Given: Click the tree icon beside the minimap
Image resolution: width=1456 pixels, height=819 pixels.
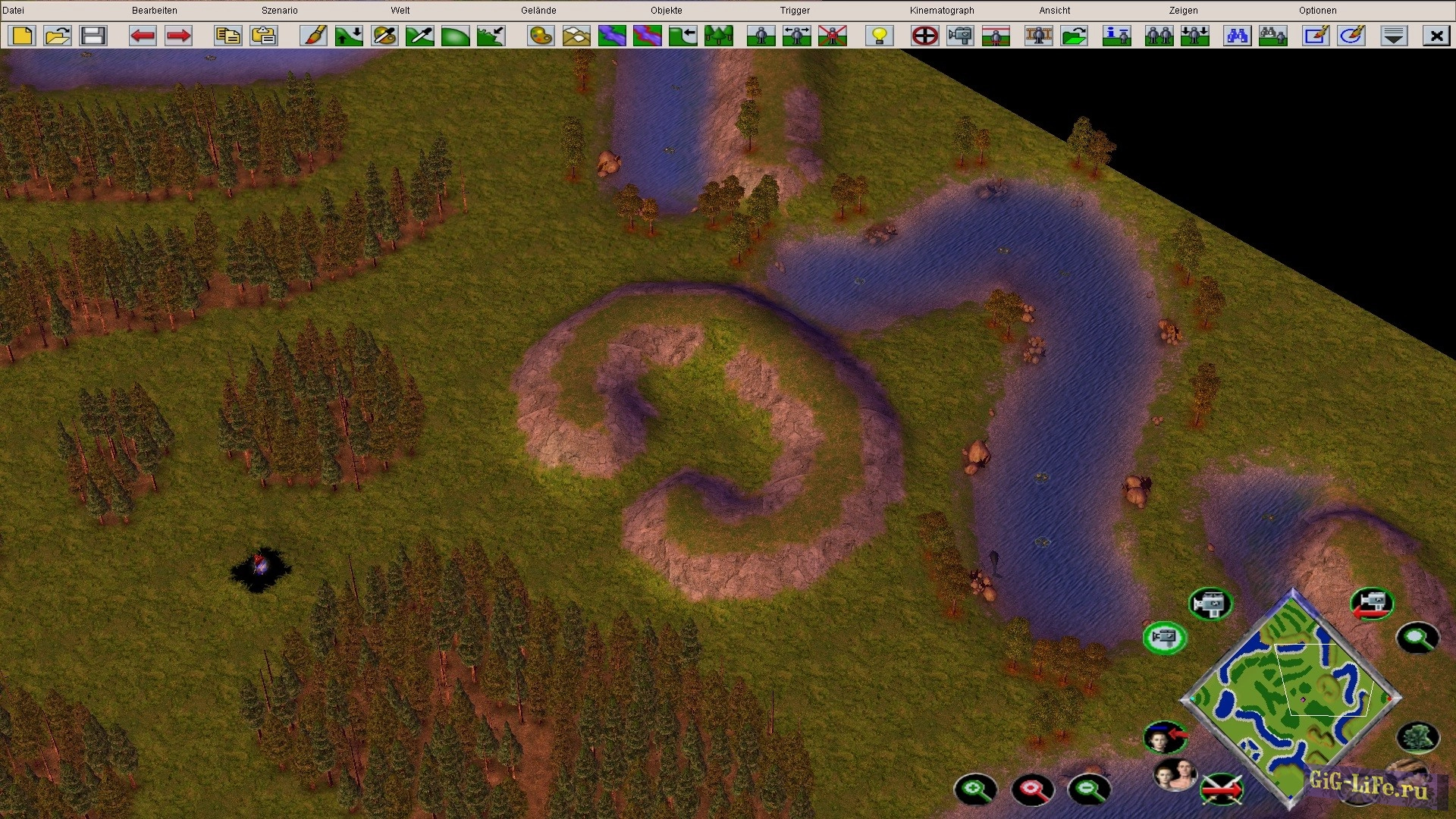Looking at the screenshot, I should 1417,737.
